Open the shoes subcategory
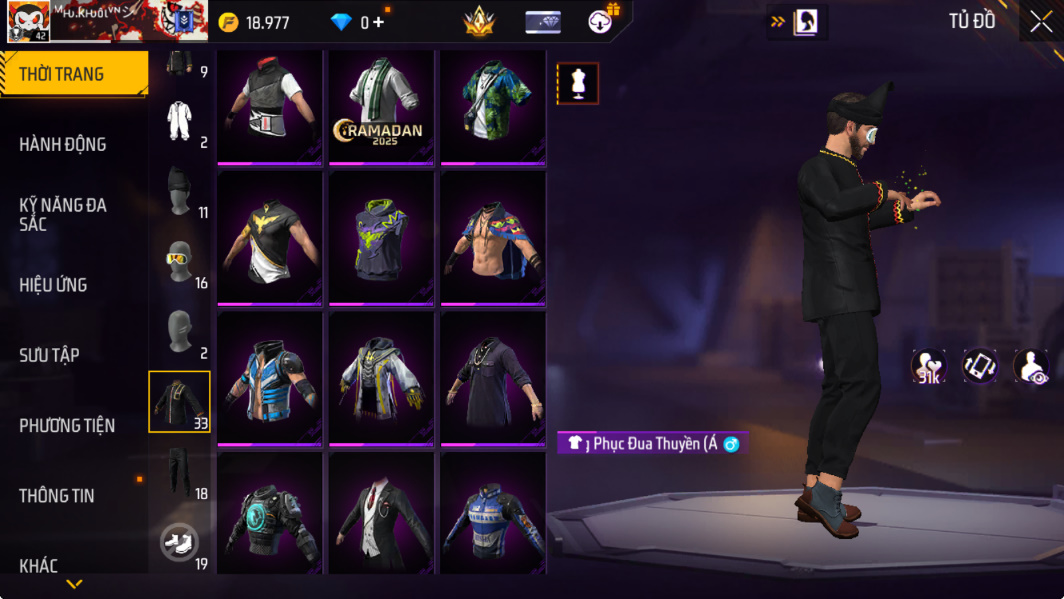The width and height of the screenshot is (1064, 599). click(x=180, y=543)
